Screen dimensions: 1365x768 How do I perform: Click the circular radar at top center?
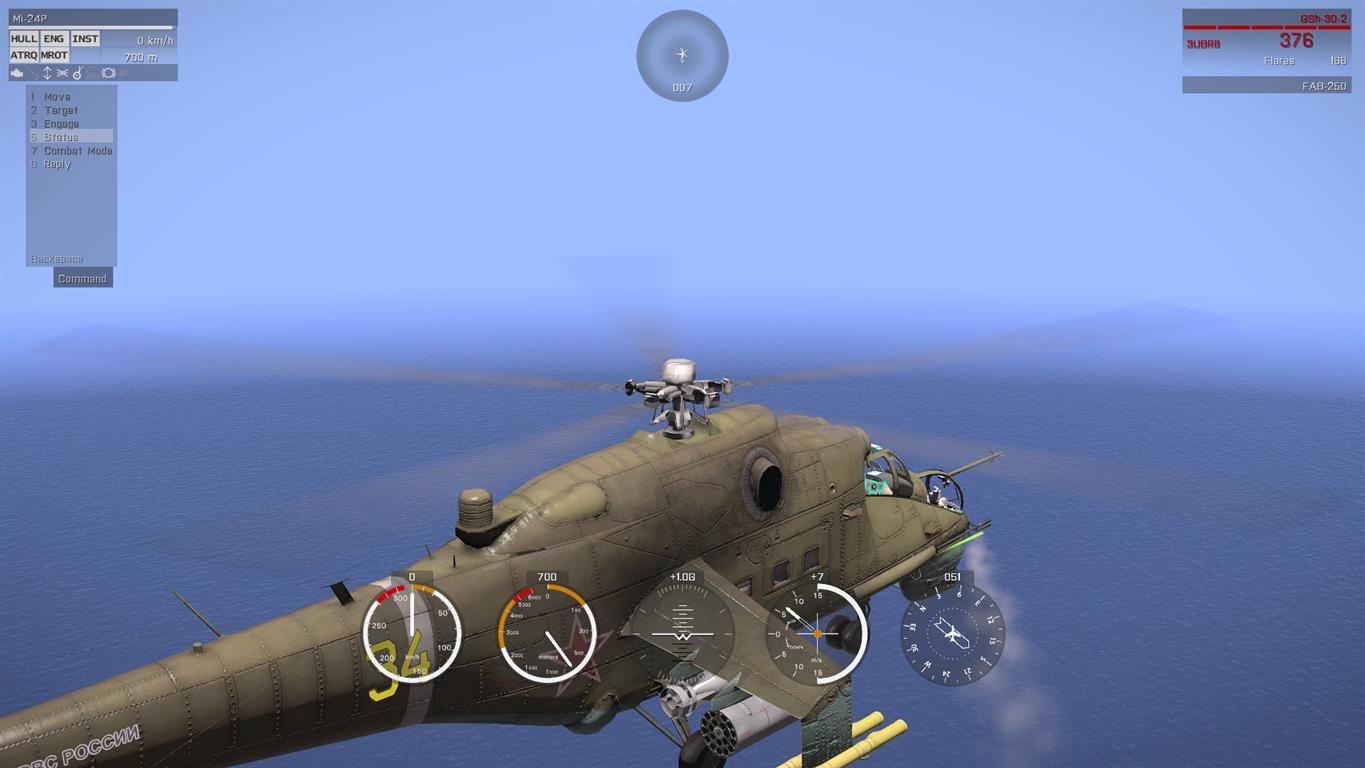682,55
